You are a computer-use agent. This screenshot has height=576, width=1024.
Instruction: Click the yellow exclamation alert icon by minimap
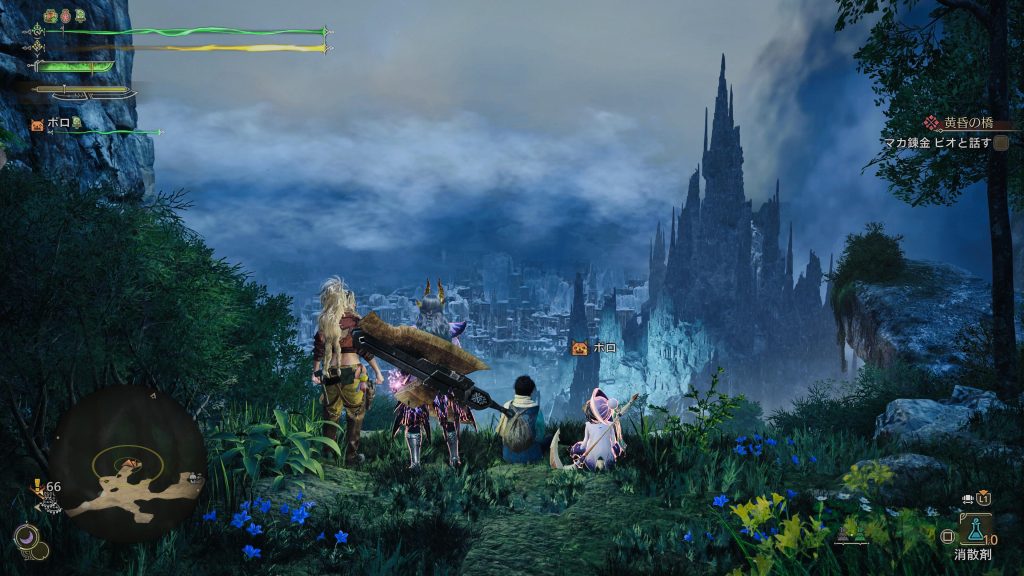[x=38, y=487]
